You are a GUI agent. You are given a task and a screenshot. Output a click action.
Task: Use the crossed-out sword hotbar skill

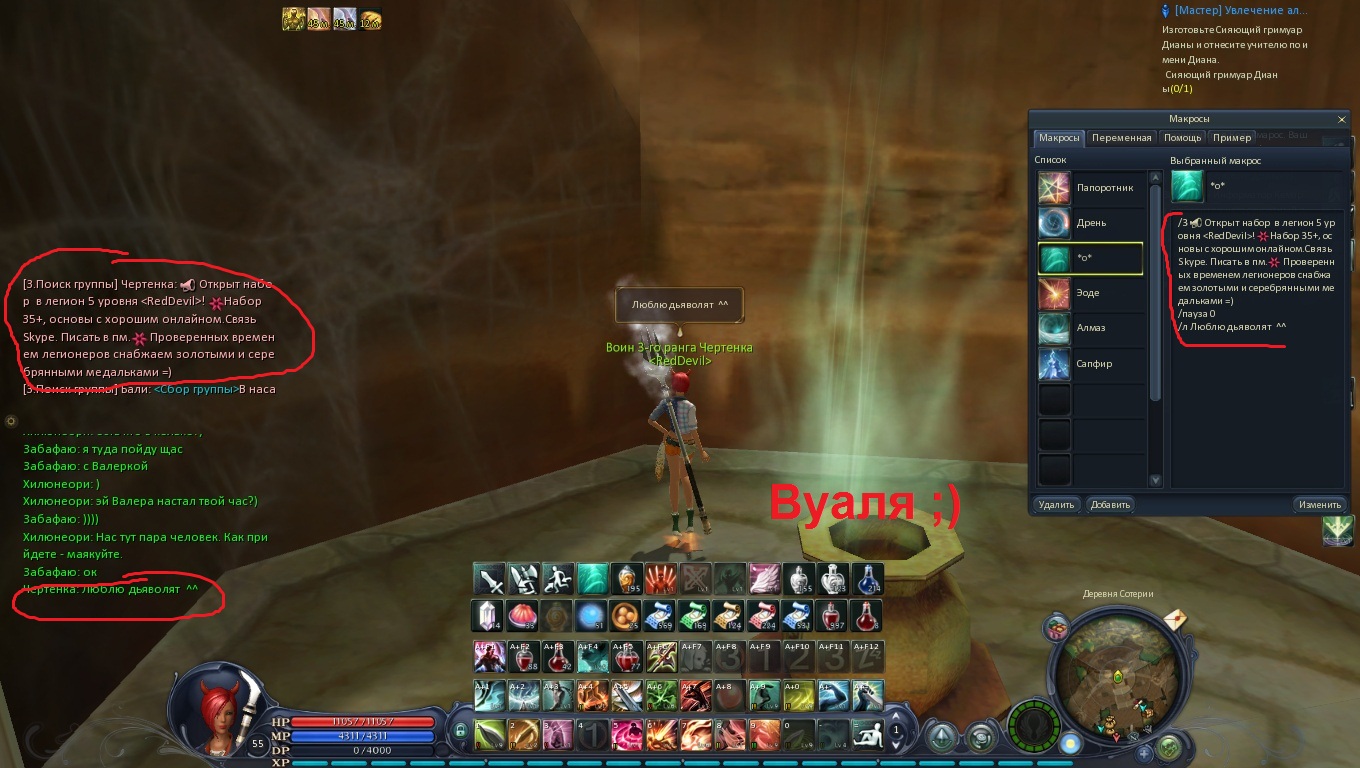pyautogui.click(x=695, y=579)
